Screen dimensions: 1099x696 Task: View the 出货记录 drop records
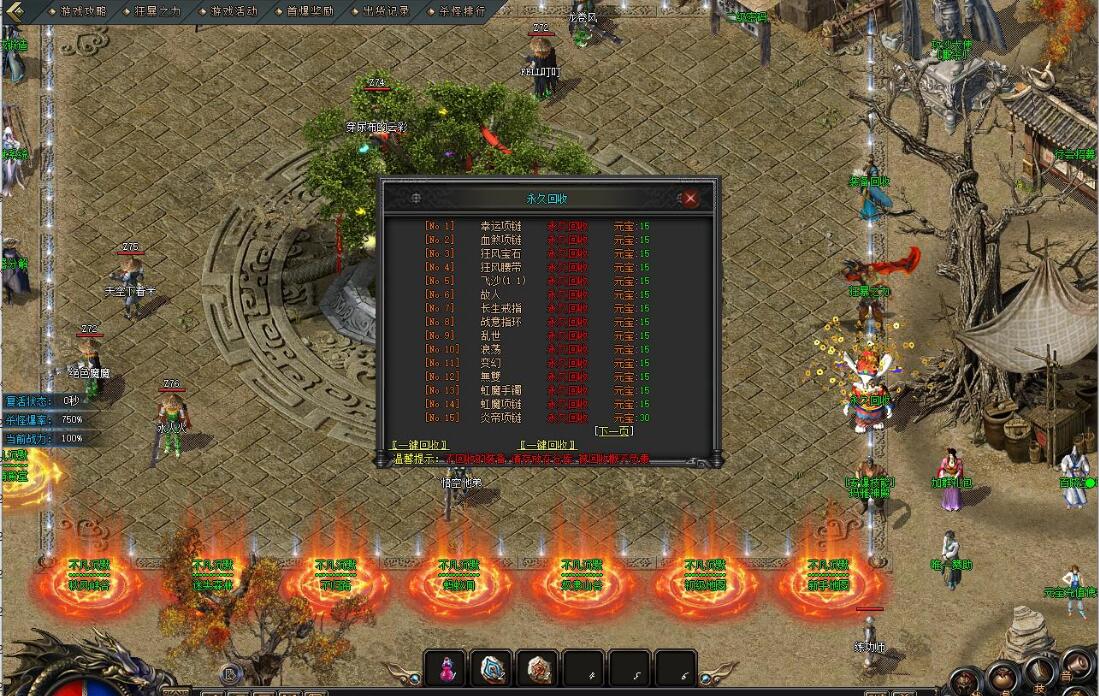(x=387, y=11)
